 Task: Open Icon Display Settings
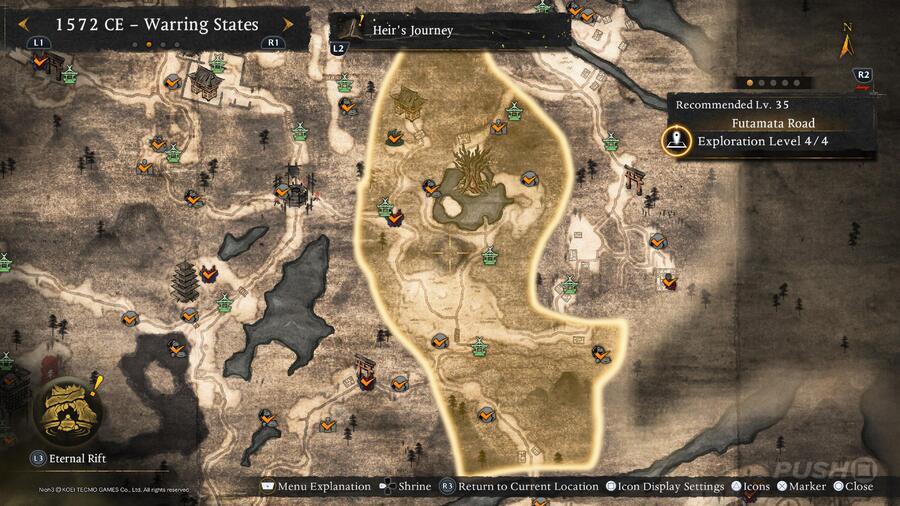665,487
